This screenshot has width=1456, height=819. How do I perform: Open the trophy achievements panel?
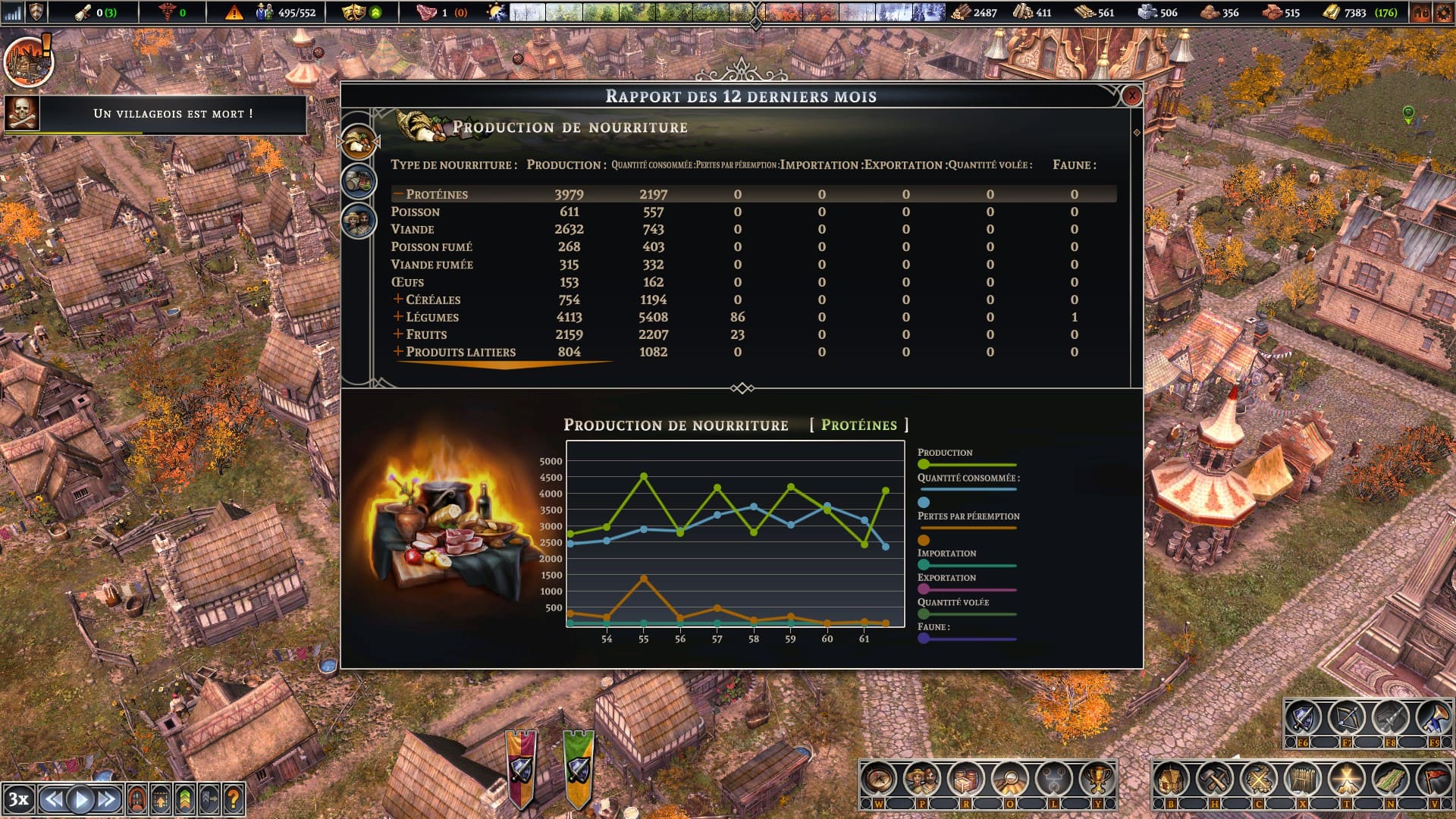point(1097,779)
